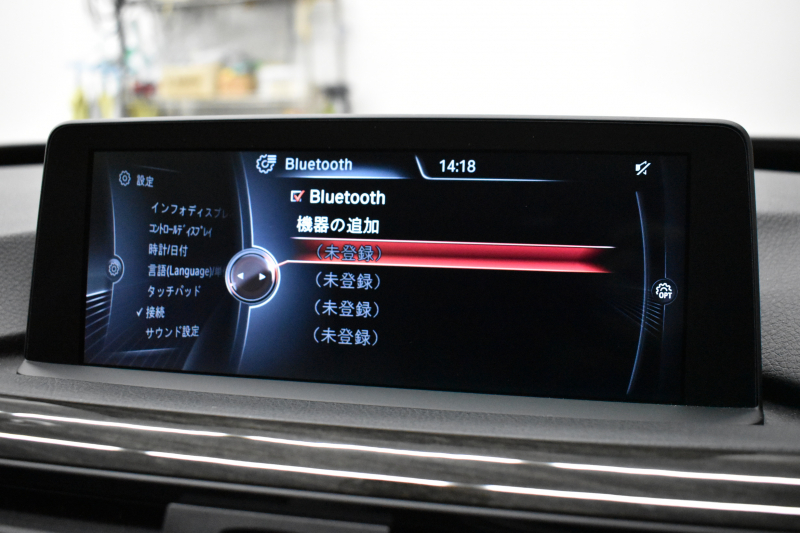The image size is (800, 533).
Task: Select the タッチパッド menu entry
Action: (x=173, y=291)
